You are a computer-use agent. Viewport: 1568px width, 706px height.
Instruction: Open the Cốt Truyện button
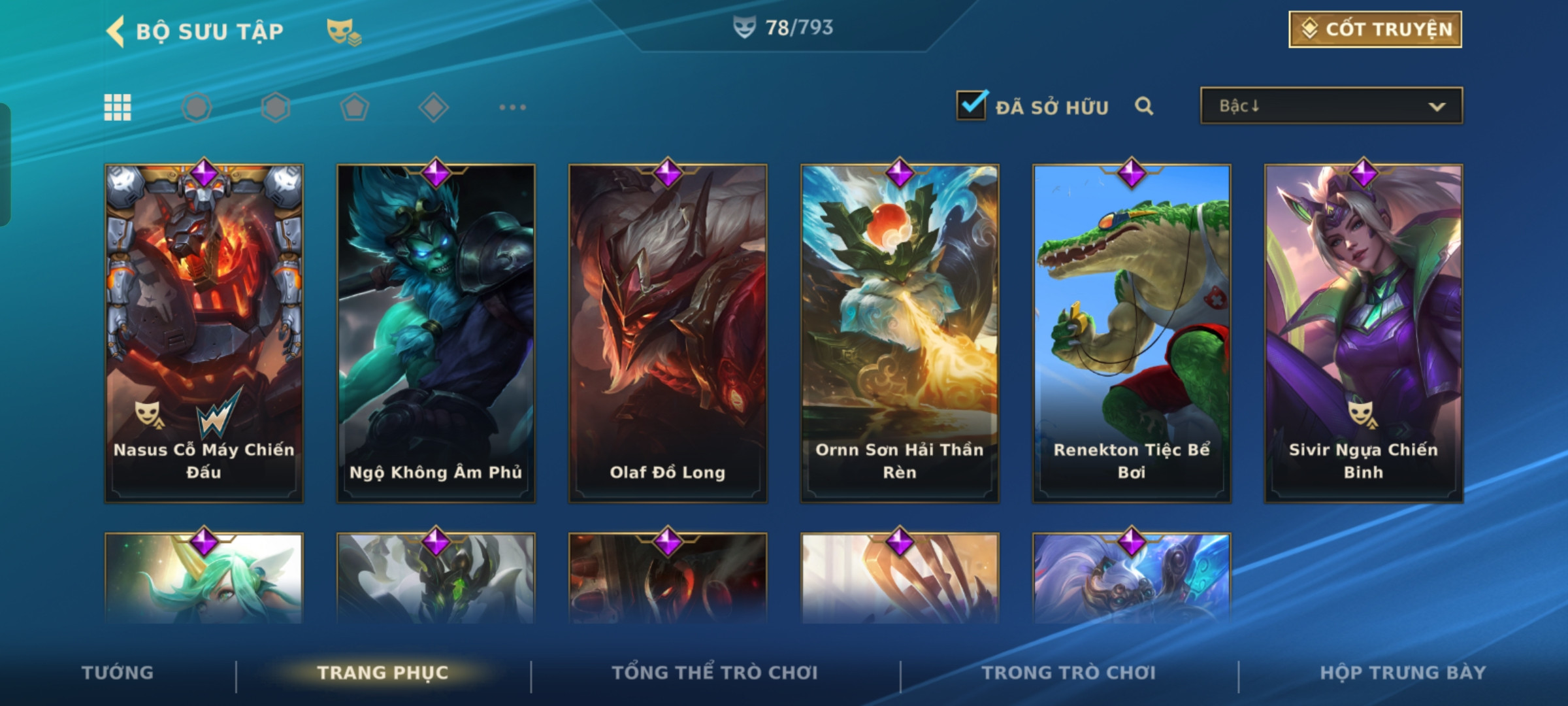(x=1375, y=29)
